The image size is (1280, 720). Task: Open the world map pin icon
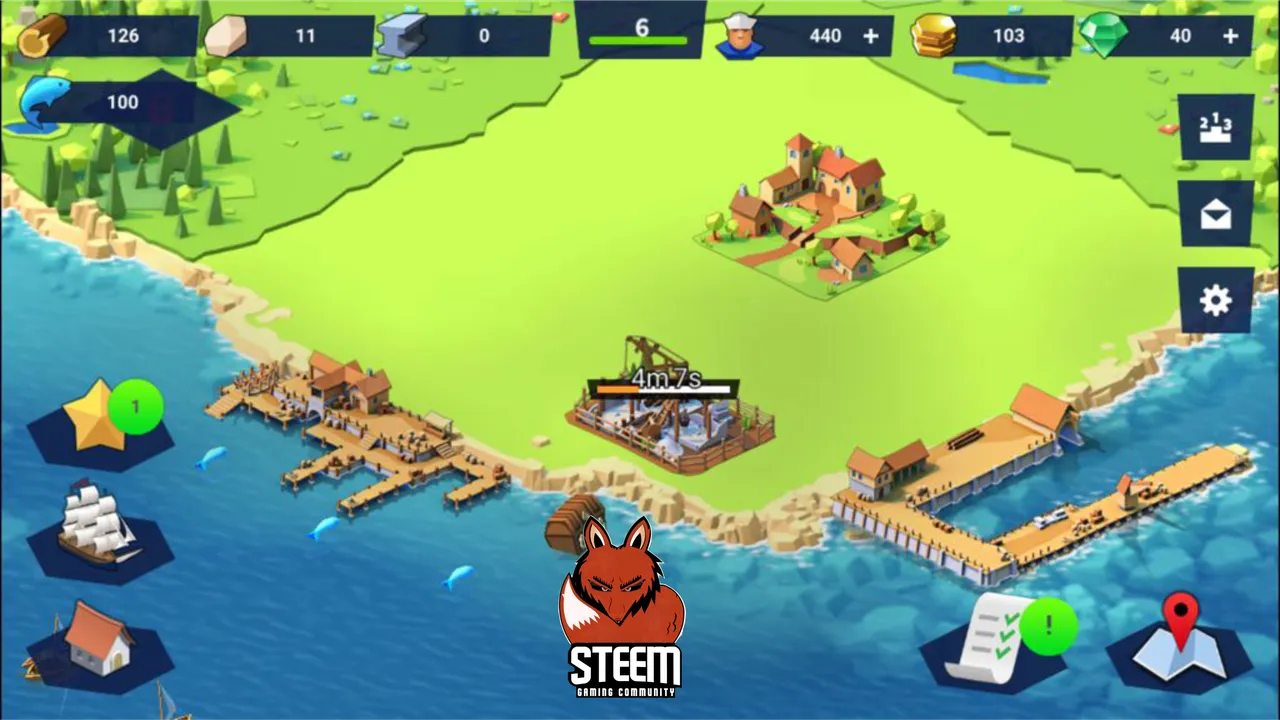(1180, 639)
